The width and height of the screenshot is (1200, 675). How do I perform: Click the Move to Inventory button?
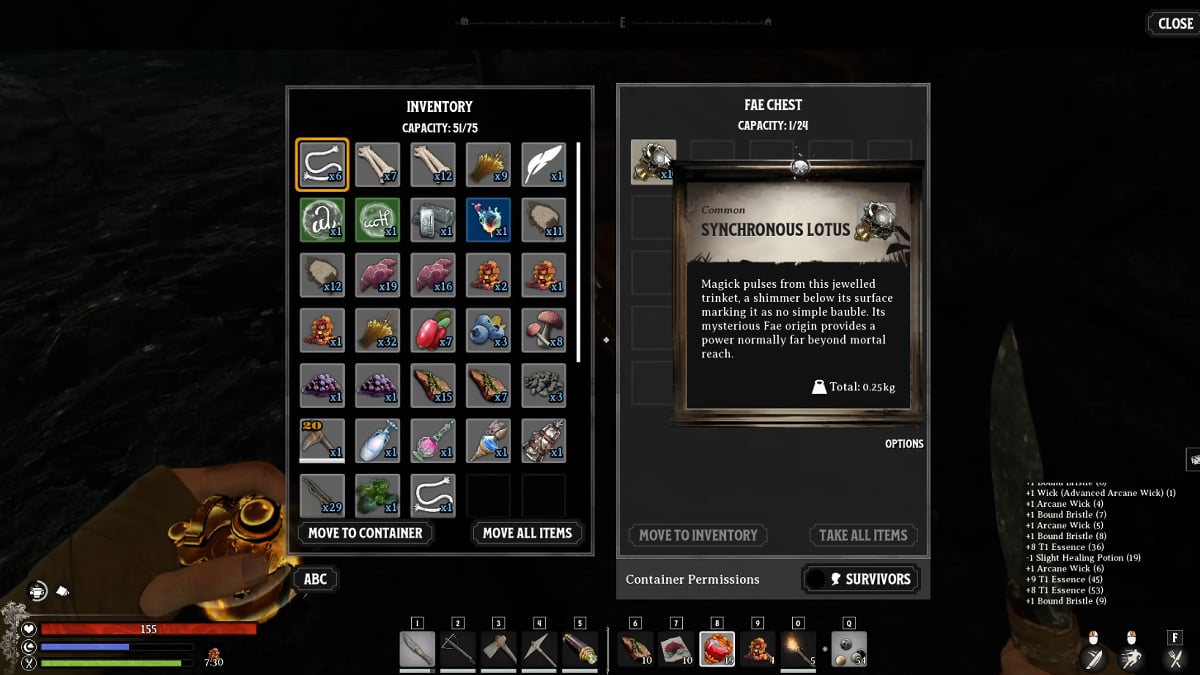coord(698,535)
